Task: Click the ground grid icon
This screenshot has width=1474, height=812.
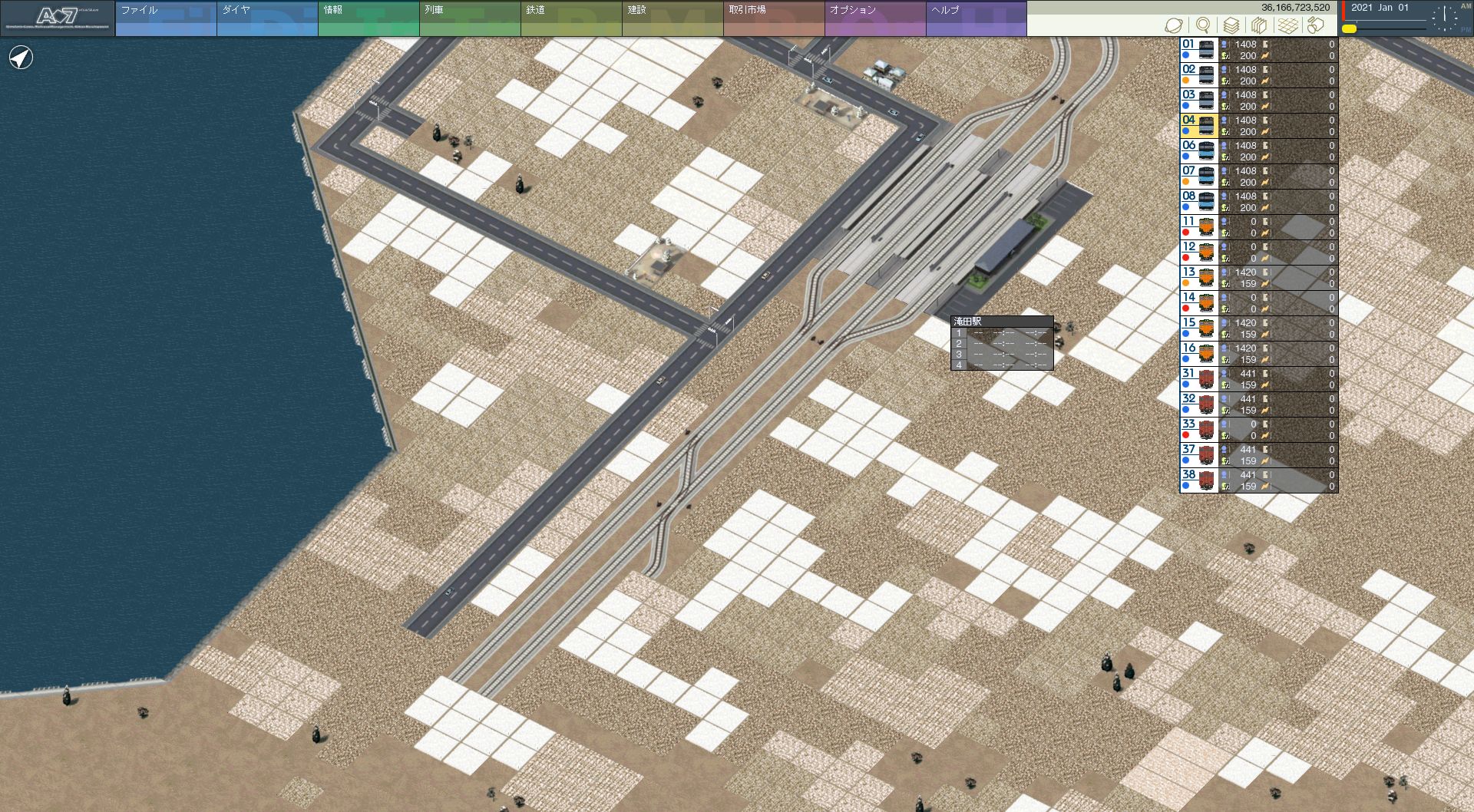Action: coord(1288,25)
